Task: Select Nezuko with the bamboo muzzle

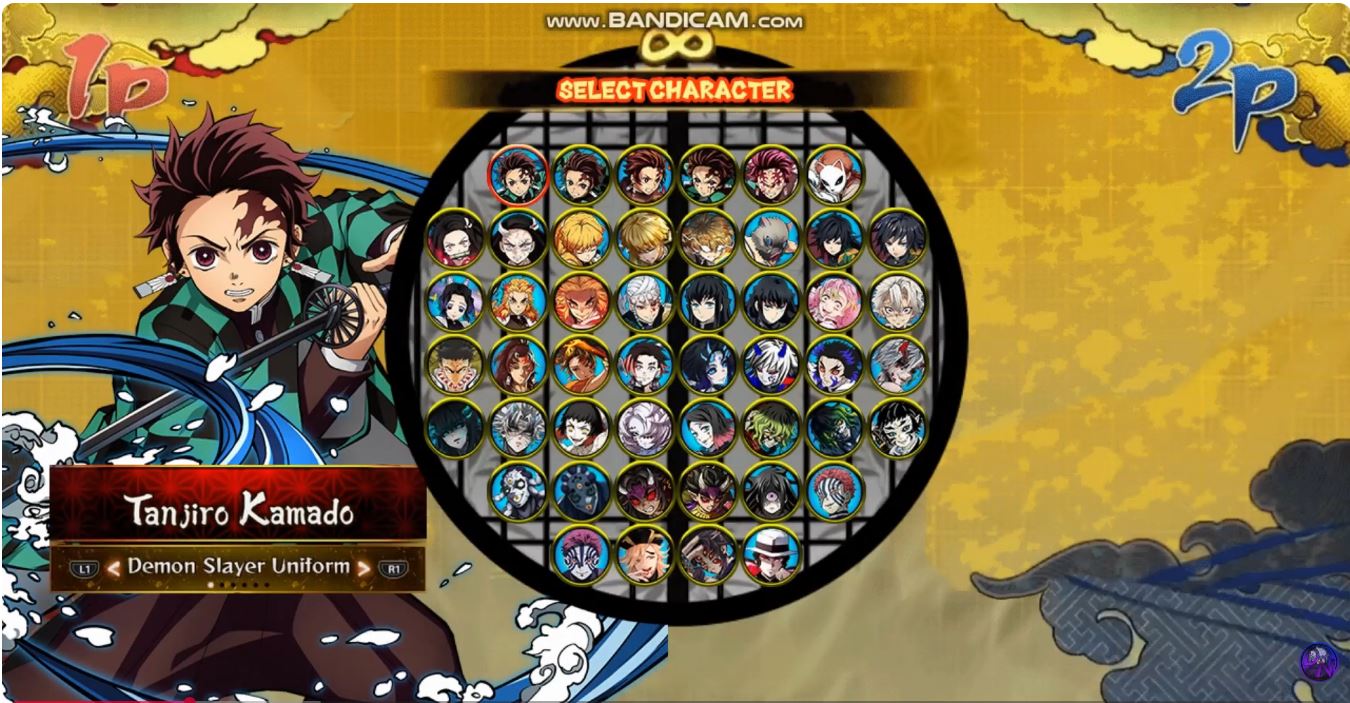Action: click(456, 238)
